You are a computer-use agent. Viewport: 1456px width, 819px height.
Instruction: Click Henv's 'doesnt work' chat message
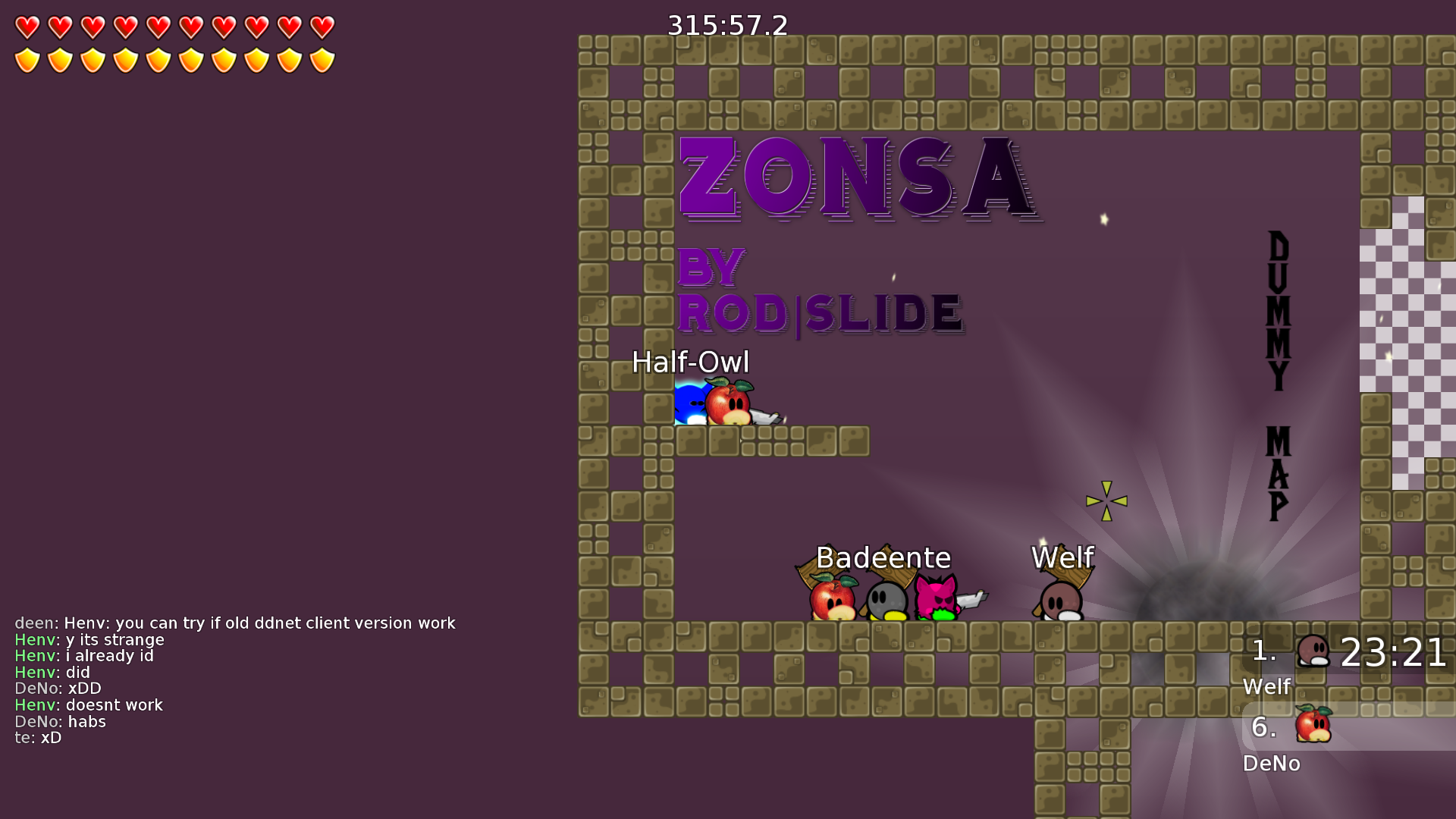tap(89, 705)
